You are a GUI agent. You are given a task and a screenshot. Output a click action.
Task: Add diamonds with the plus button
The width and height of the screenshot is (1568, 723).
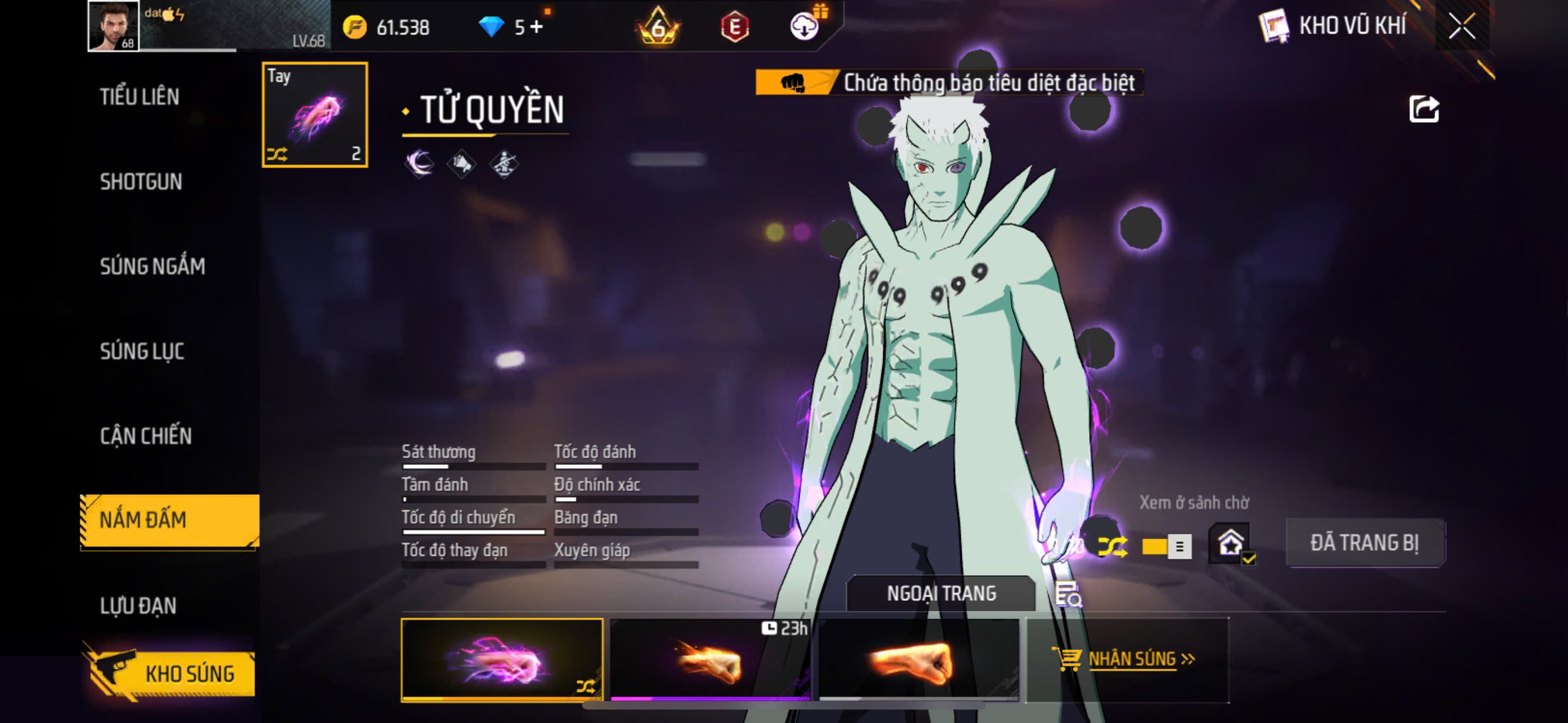coord(536,27)
